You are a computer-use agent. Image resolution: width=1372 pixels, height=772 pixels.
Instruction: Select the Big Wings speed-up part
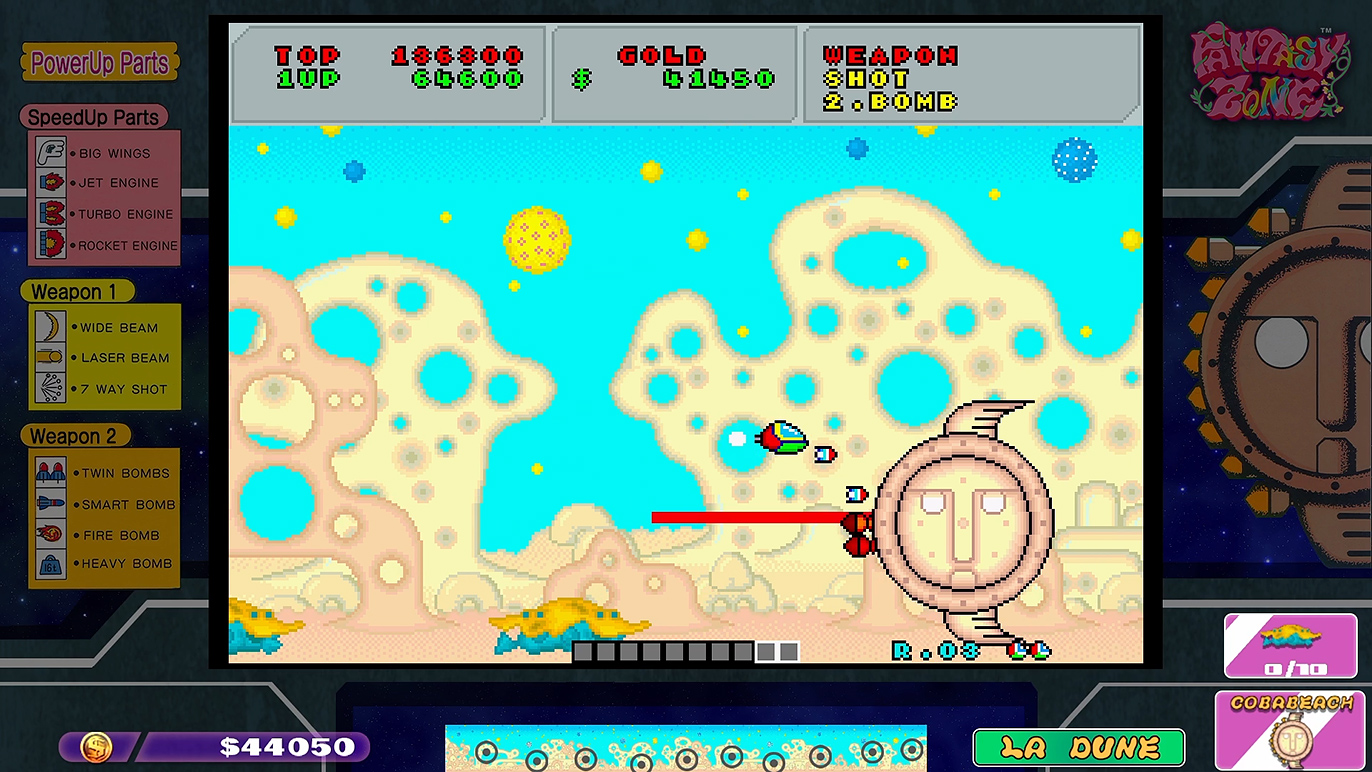(105, 153)
